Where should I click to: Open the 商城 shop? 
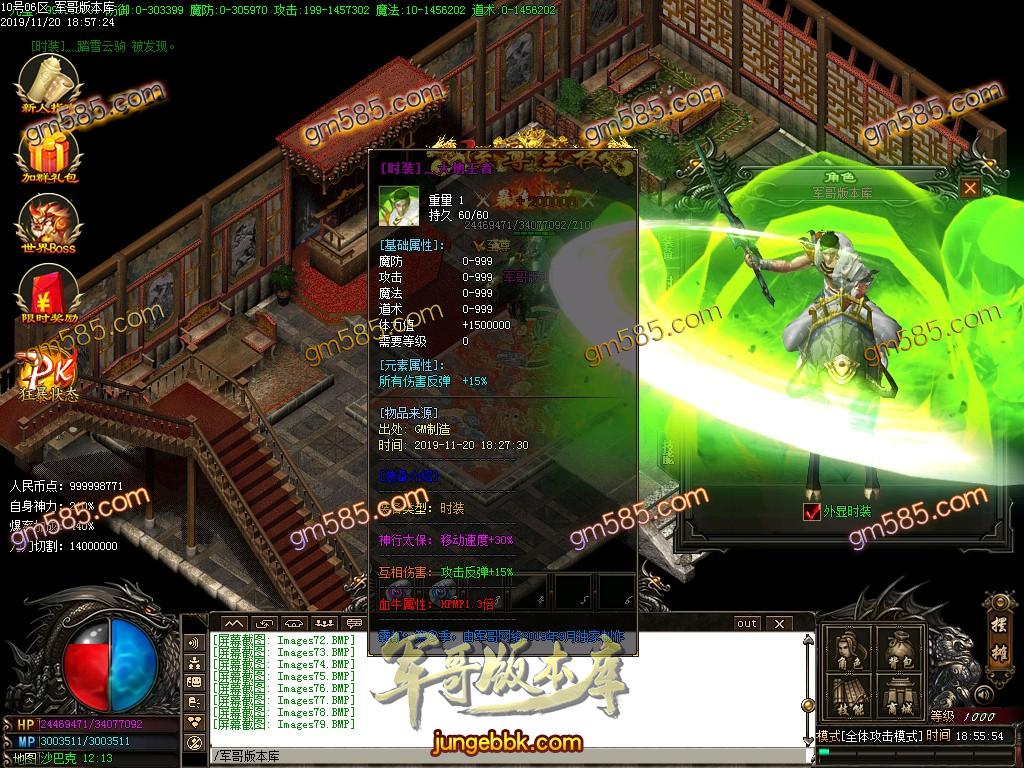point(898,699)
